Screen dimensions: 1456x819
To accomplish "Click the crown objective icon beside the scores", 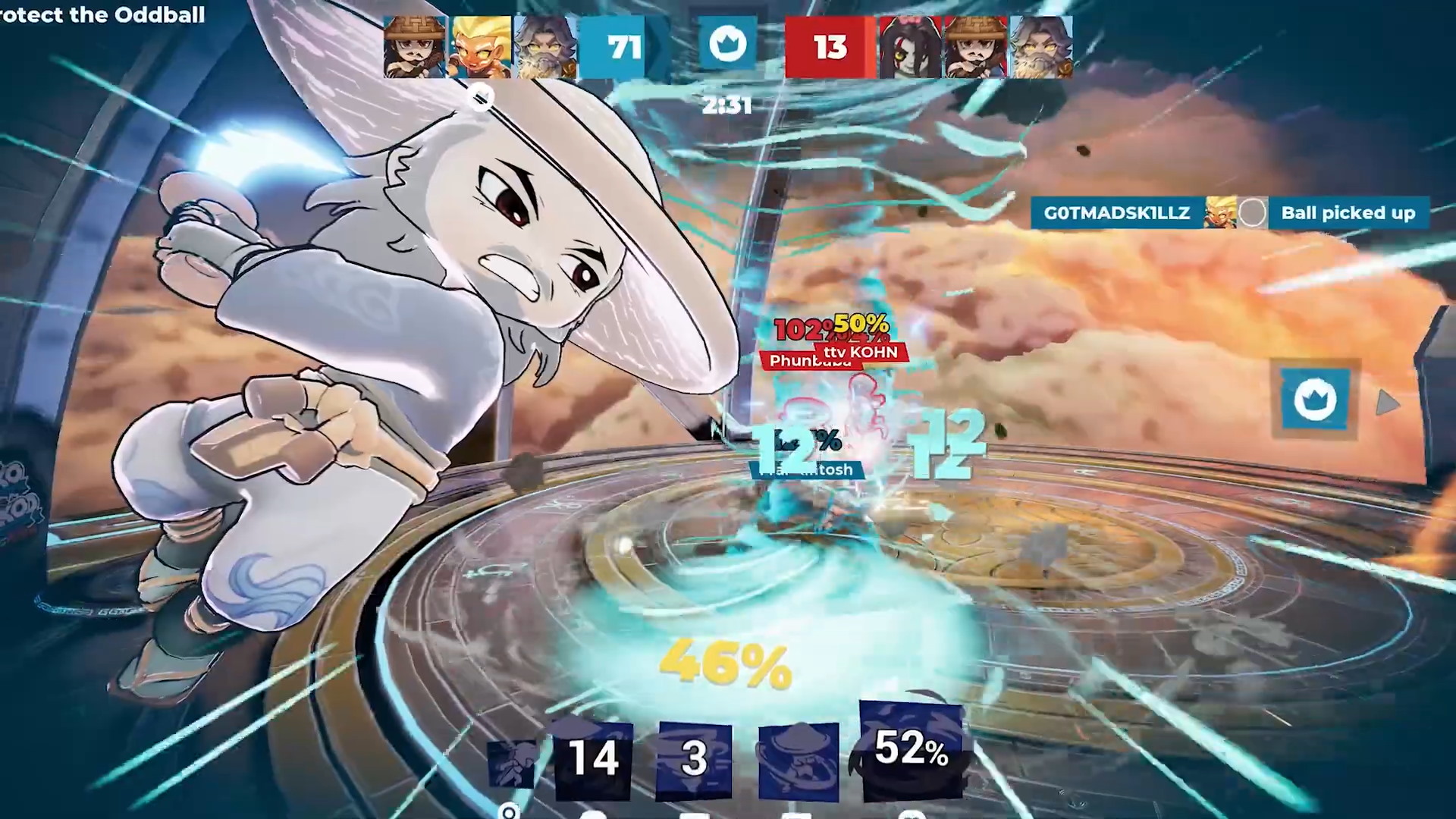I will pyautogui.click(x=727, y=44).
